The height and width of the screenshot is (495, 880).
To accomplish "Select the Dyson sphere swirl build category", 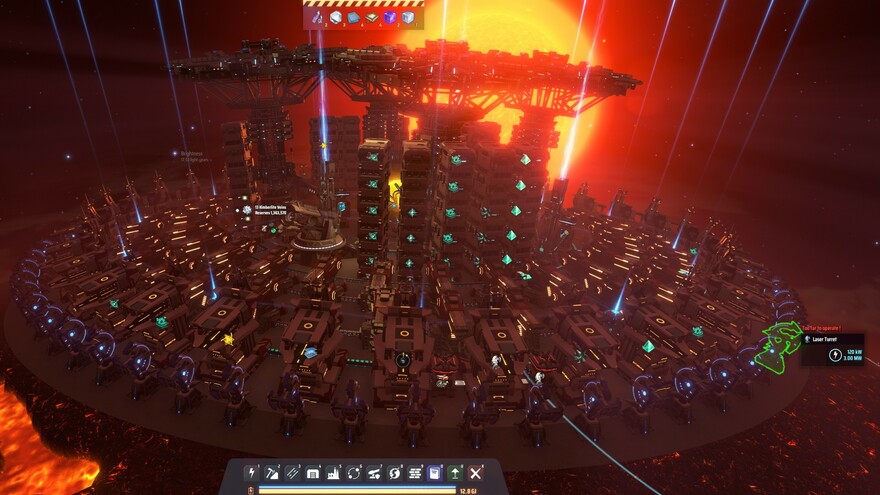I will [394, 472].
